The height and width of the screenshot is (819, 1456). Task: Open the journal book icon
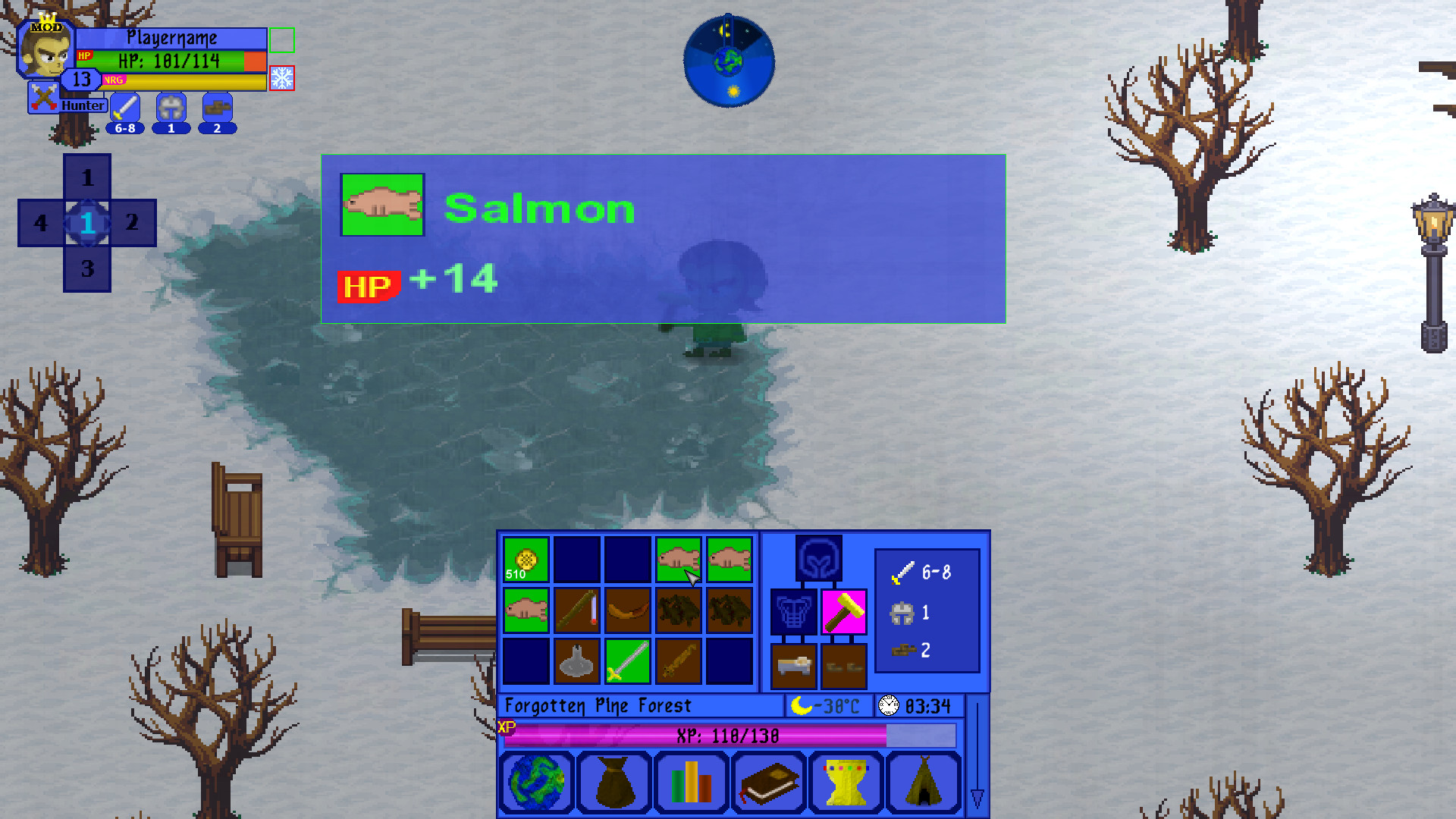coord(768,783)
